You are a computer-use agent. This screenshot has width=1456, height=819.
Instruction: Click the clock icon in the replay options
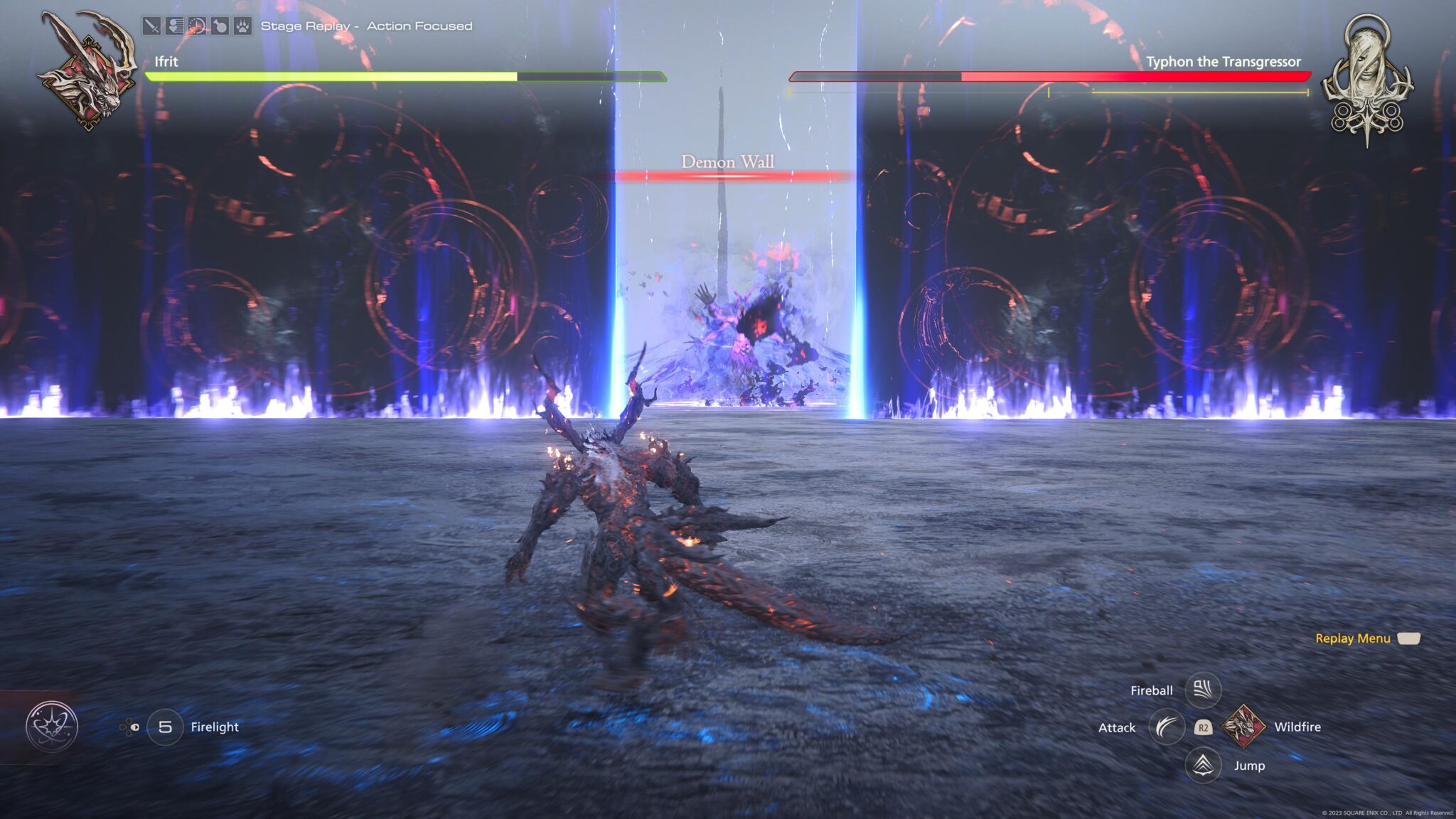click(197, 24)
